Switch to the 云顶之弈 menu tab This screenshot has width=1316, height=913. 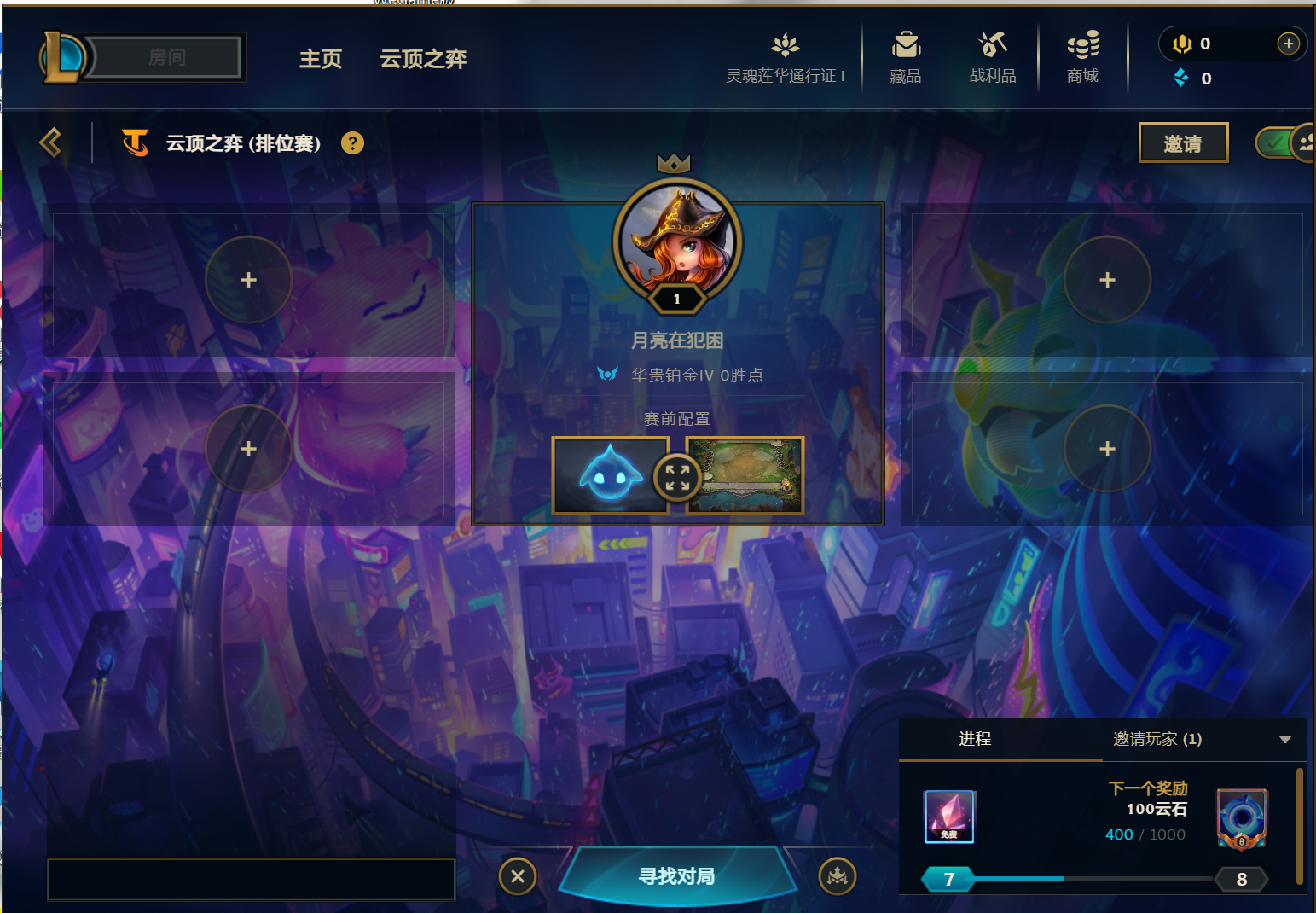click(422, 59)
